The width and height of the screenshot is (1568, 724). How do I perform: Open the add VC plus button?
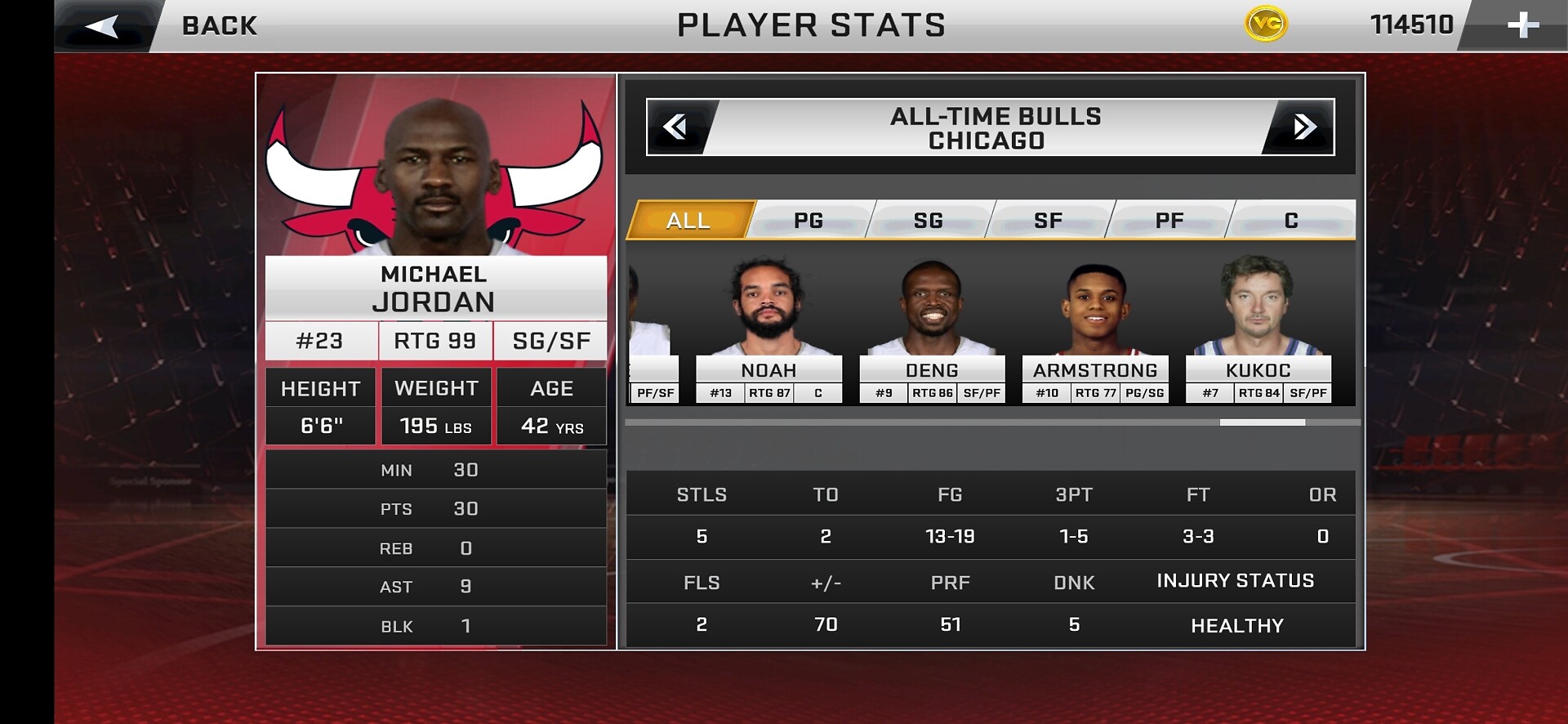tap(1522, 25)
